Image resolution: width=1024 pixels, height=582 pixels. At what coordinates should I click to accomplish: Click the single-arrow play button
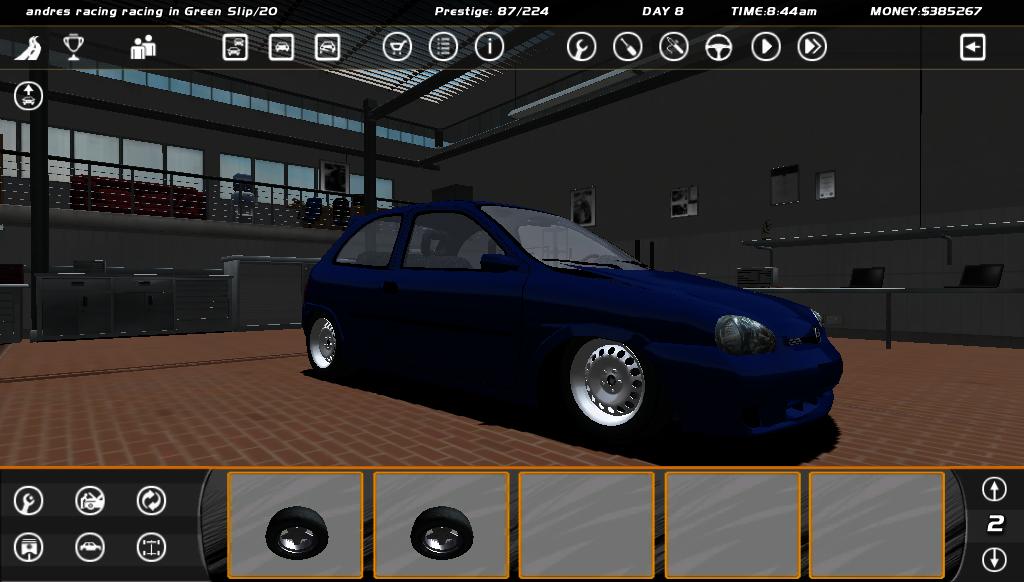click(766, 47)
